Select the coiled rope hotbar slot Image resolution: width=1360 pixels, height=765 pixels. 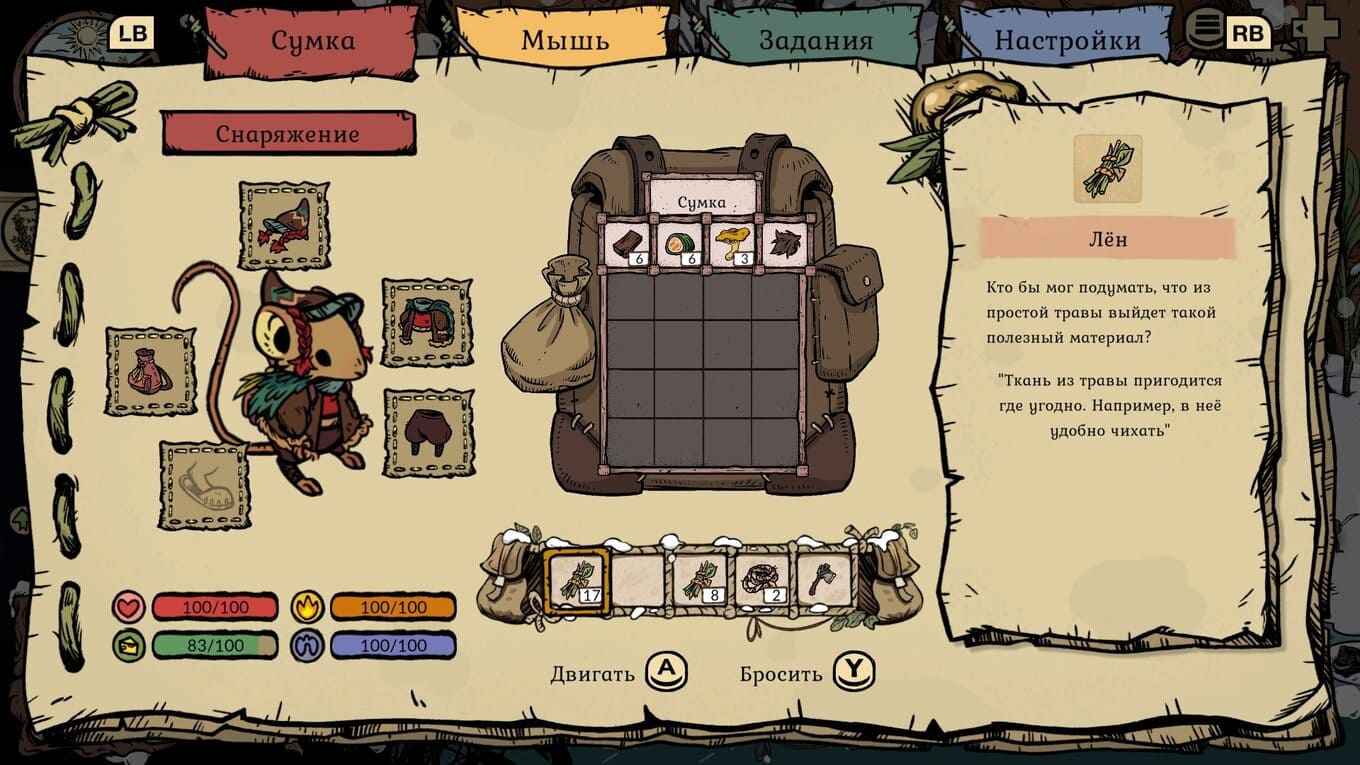(762, 580)
